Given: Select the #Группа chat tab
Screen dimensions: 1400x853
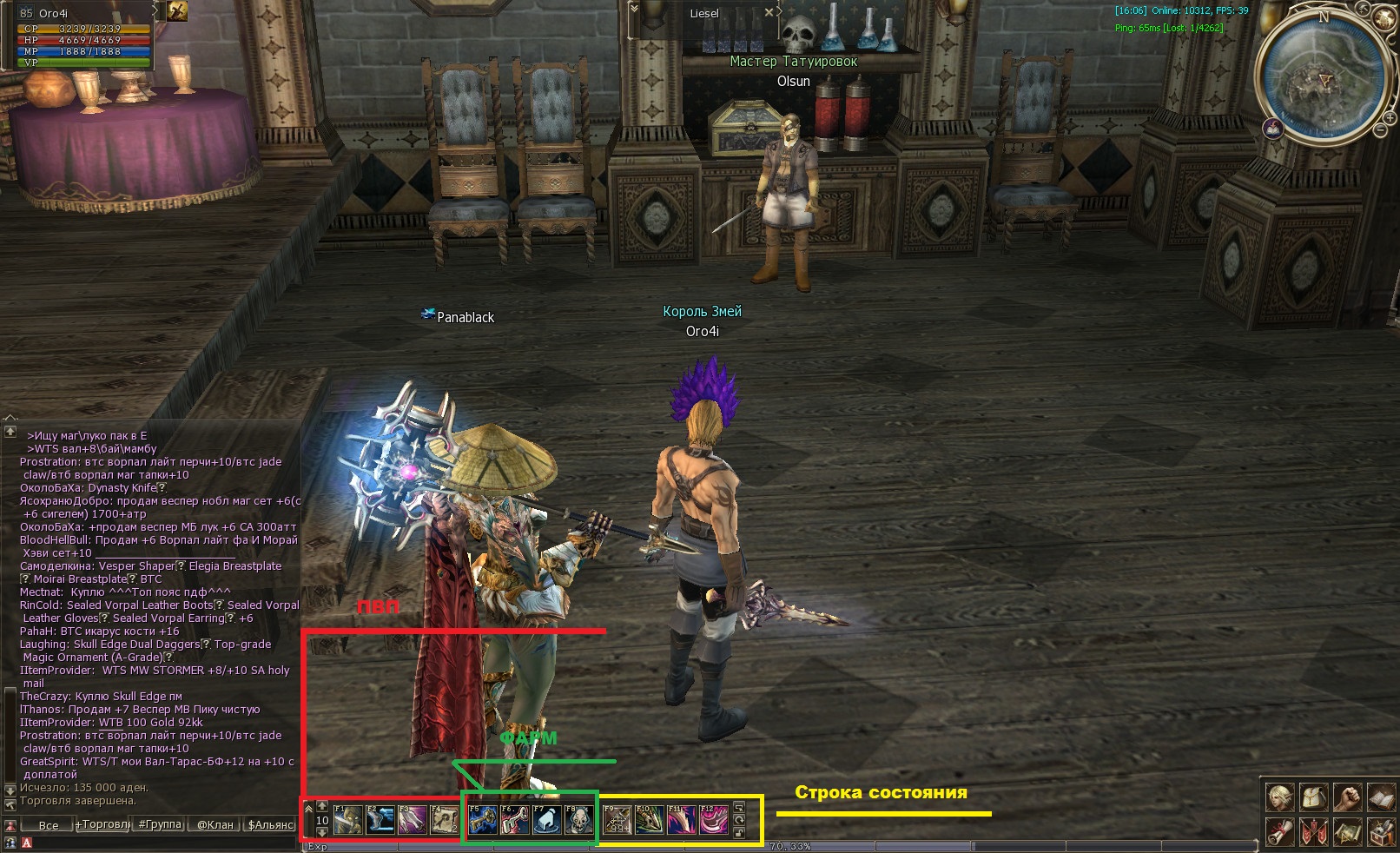Looking at the screenshot, I should 160,824.
